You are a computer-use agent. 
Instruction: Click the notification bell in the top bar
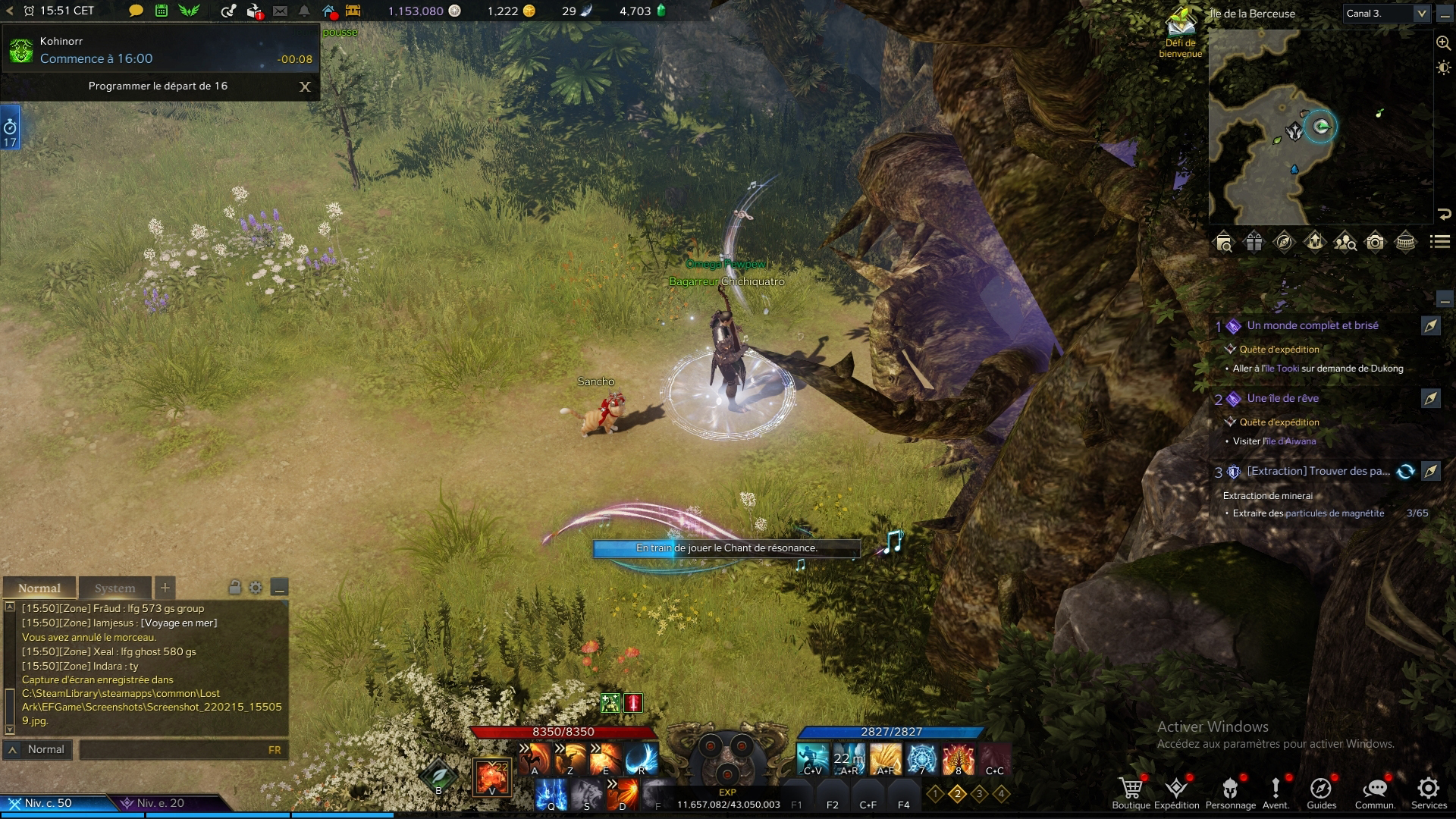[303, 12]
